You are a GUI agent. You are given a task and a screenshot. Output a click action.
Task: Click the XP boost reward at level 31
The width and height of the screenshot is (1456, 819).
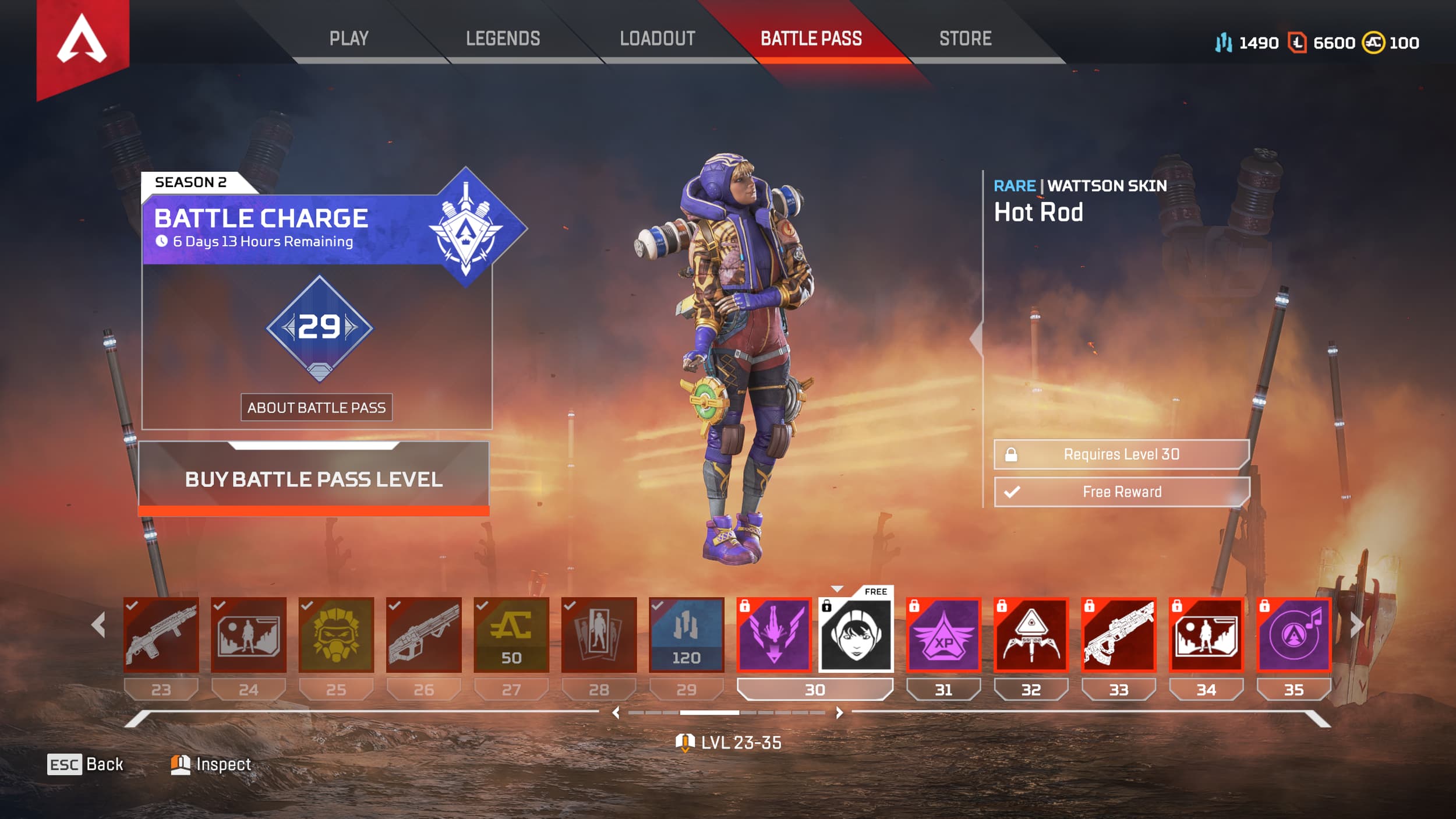(942, 635)
